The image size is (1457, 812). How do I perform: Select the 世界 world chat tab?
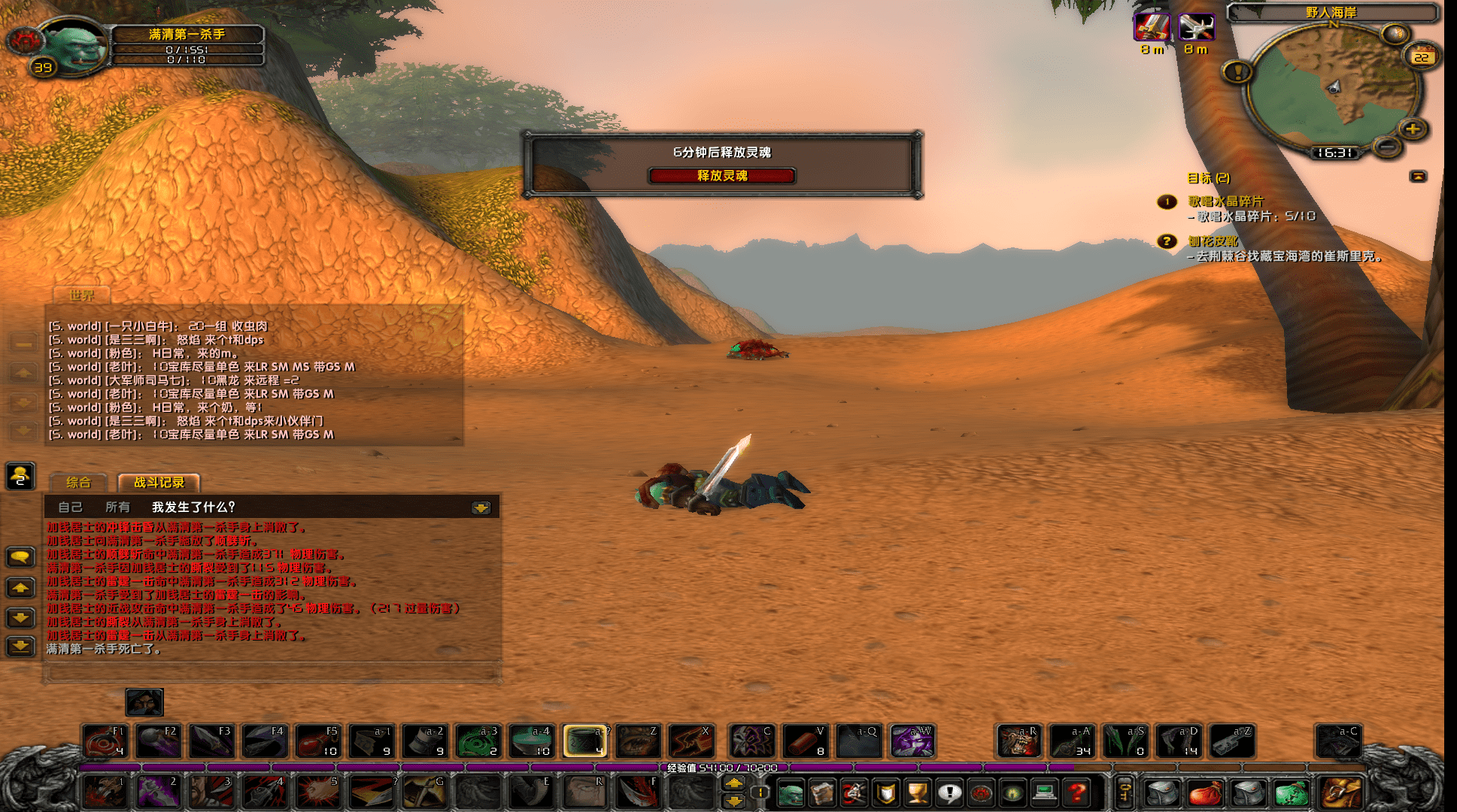81,295
